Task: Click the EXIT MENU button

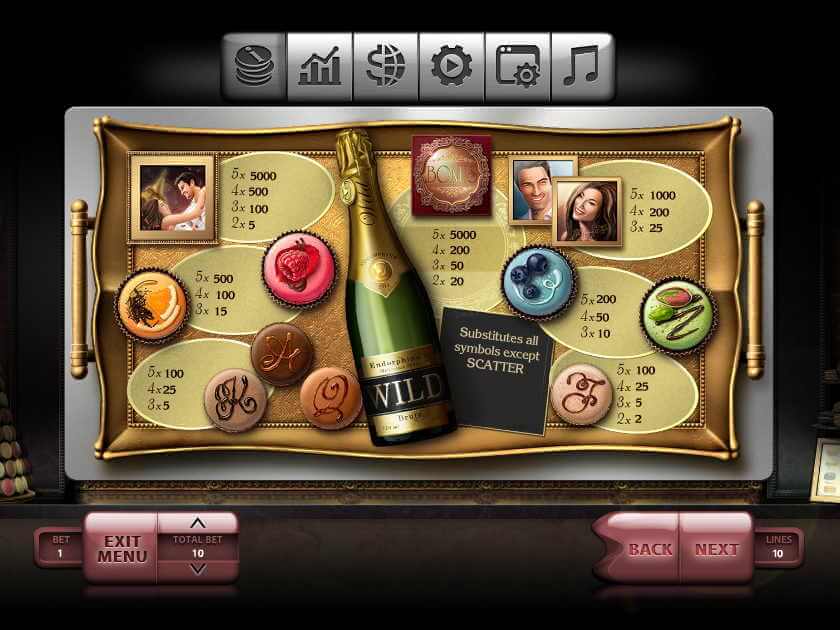Action: tap(122, 548)
